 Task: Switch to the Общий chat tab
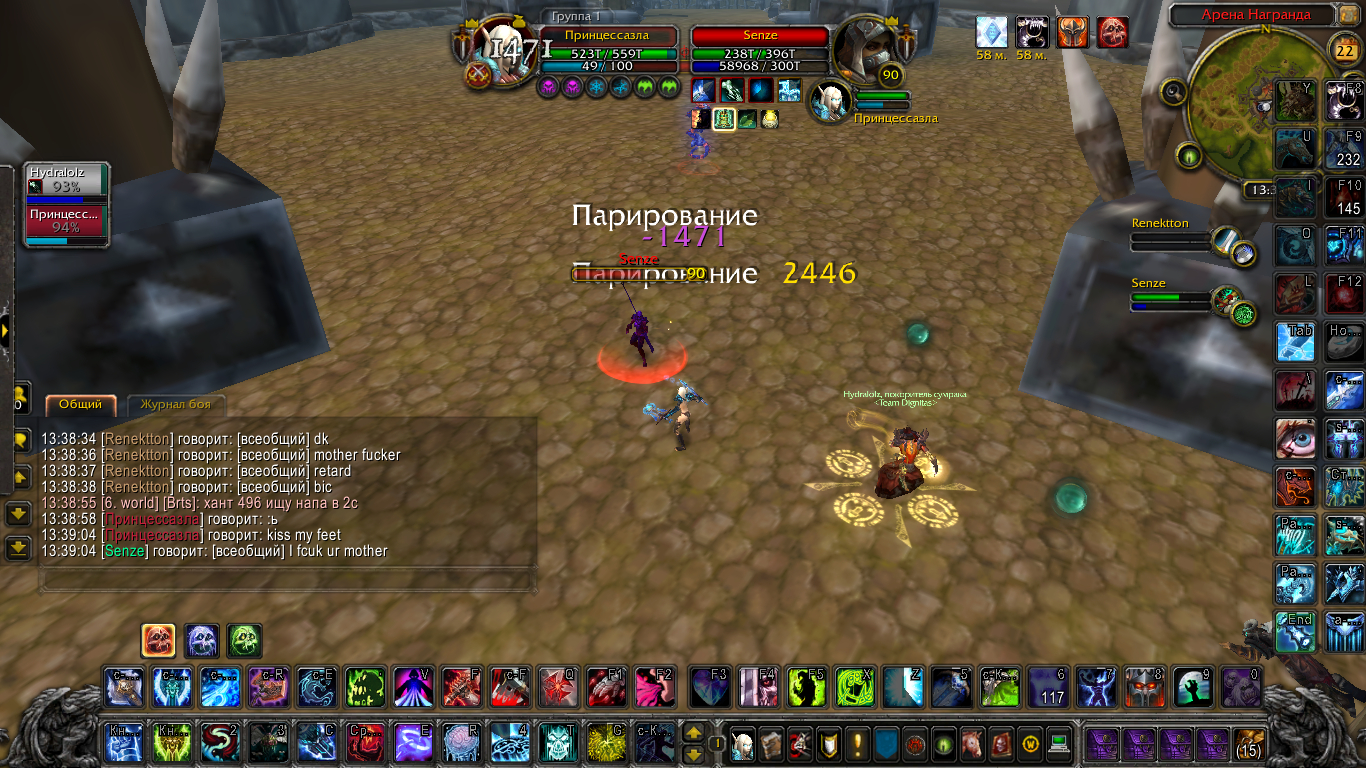coord(80,405)
